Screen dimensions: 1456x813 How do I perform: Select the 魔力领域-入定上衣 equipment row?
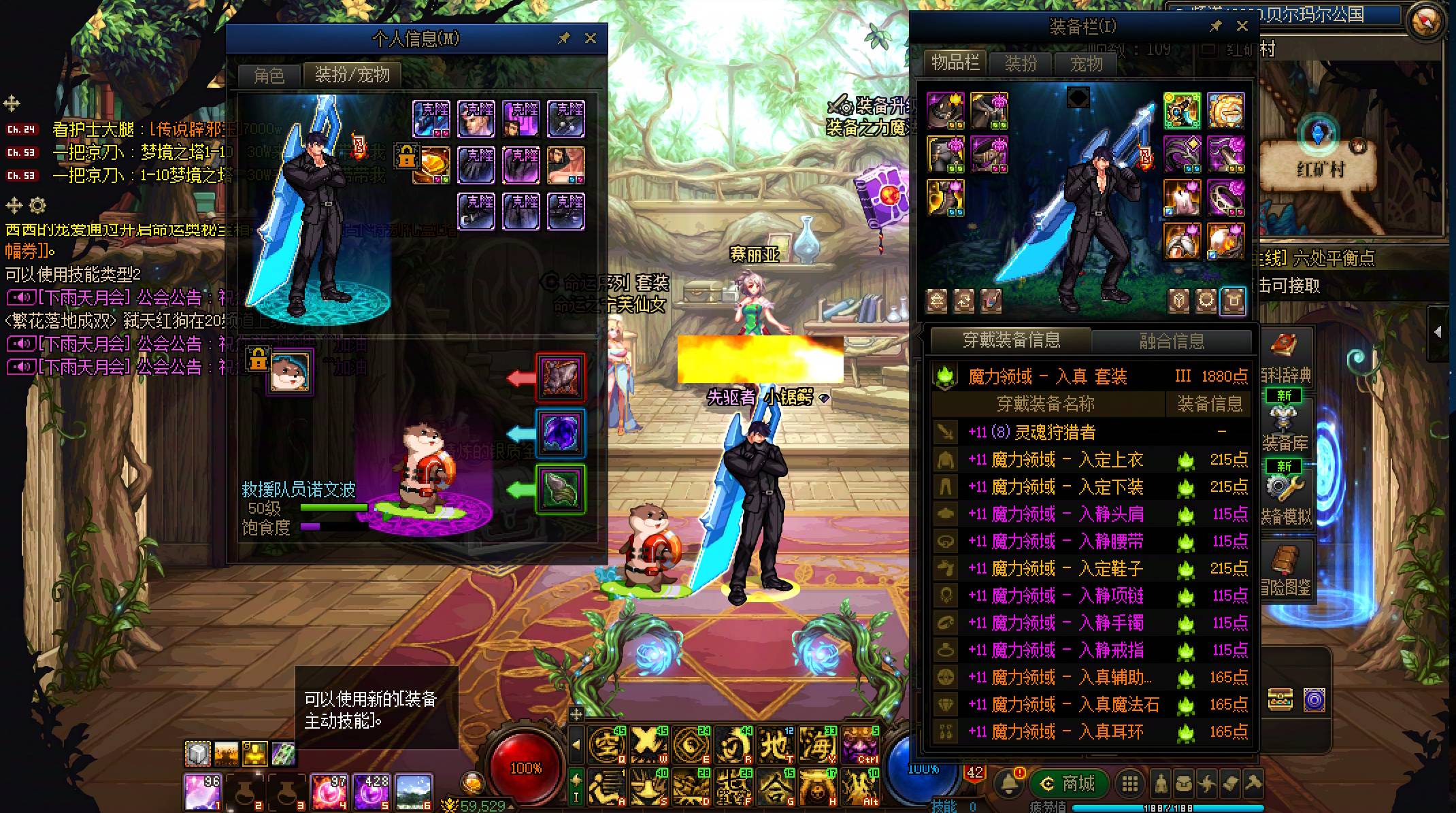pyautogui.click(x=1089, y=460)
